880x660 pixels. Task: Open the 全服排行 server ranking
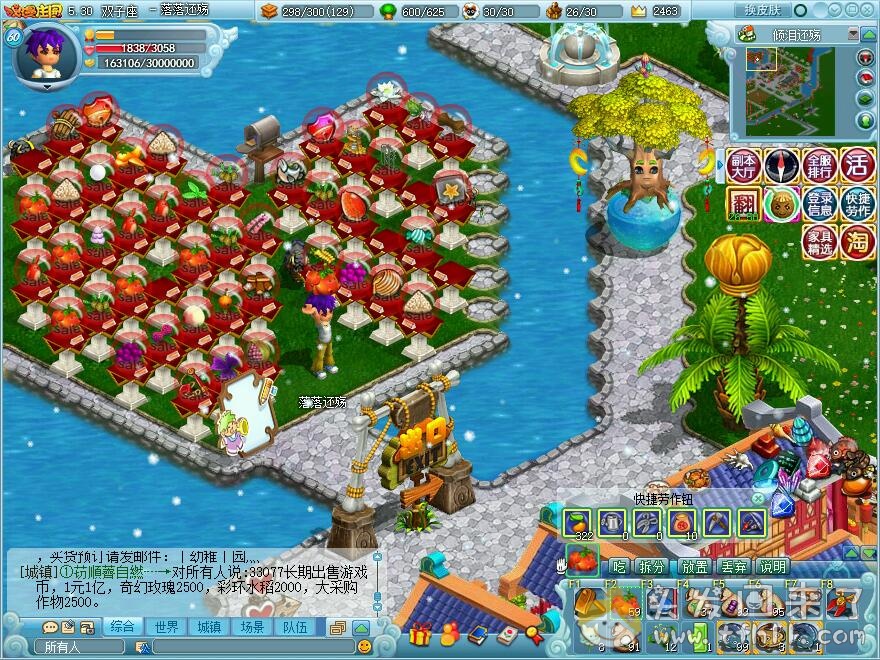tap(819, 165)
